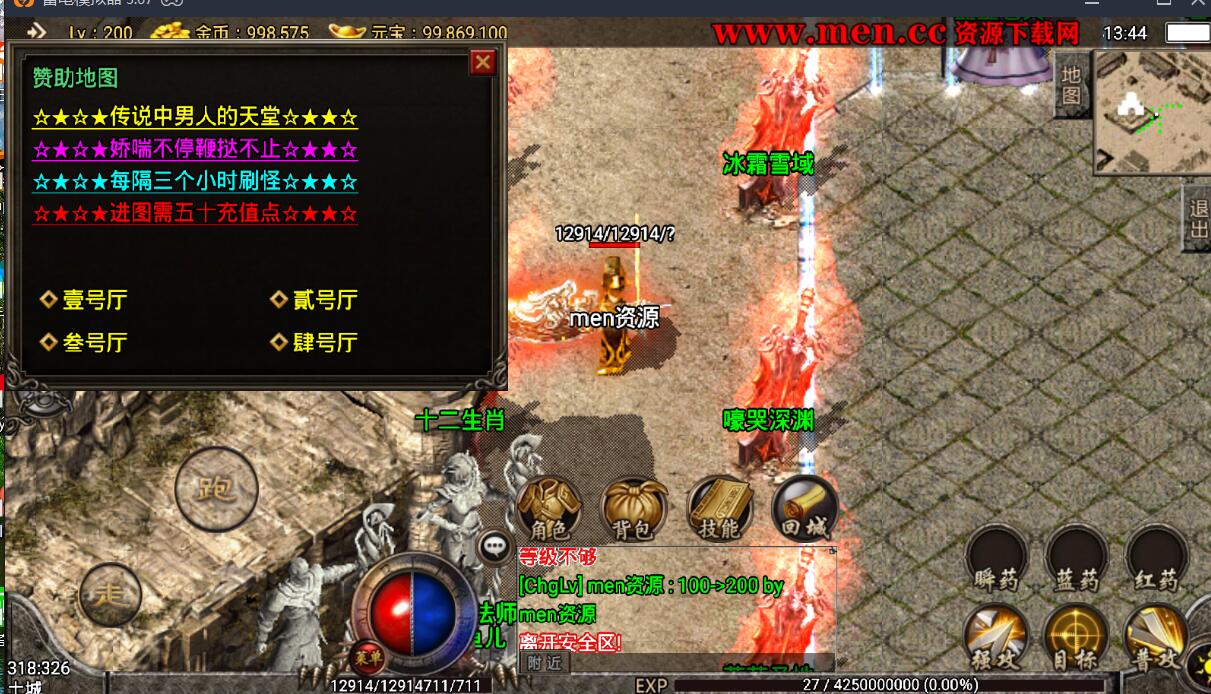1211x694 pixels.
Task: Tap the 跑 run button
Action: coord(216,490)
